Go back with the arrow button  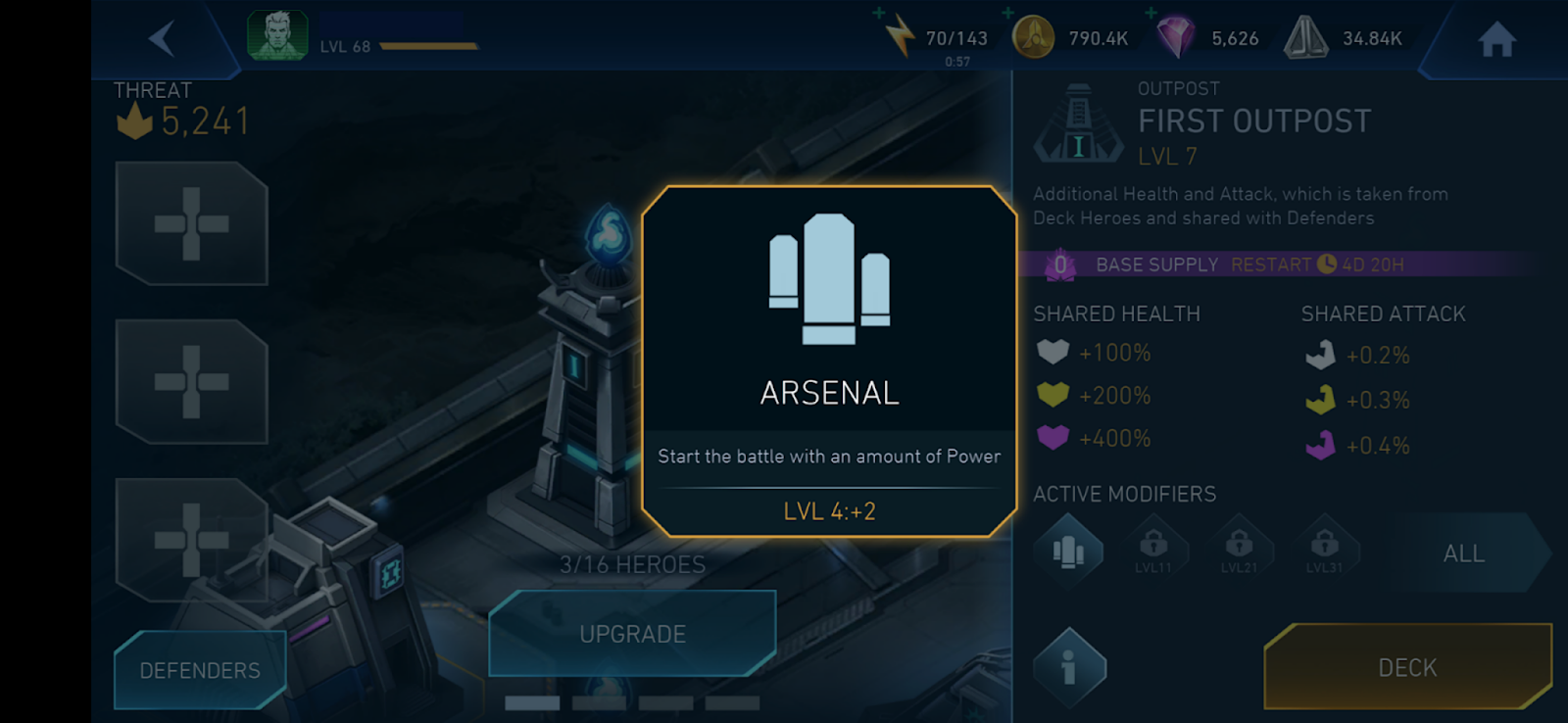click(x=162, y=39)
